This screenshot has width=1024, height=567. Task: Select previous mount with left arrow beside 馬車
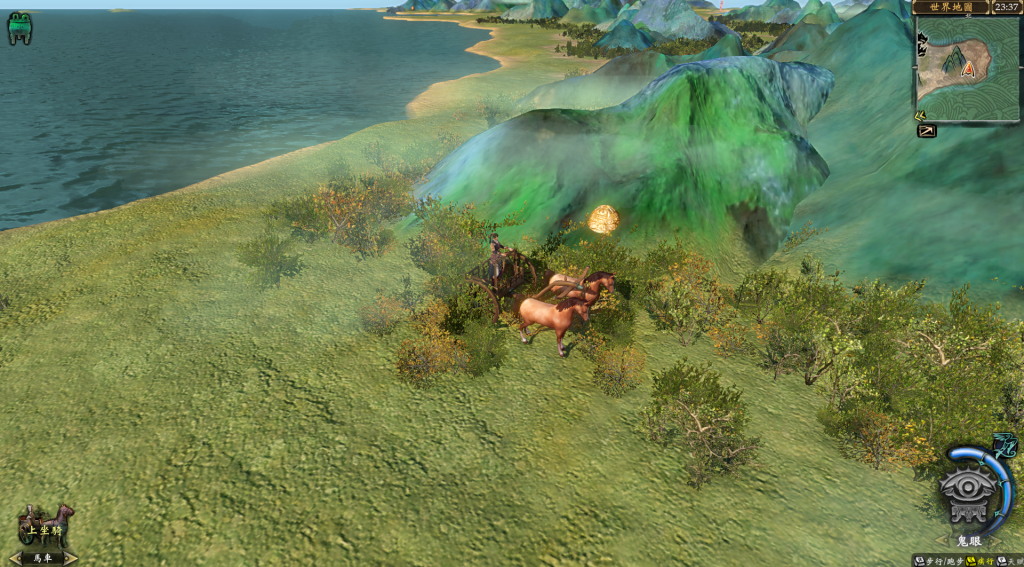tap(13, 558)
